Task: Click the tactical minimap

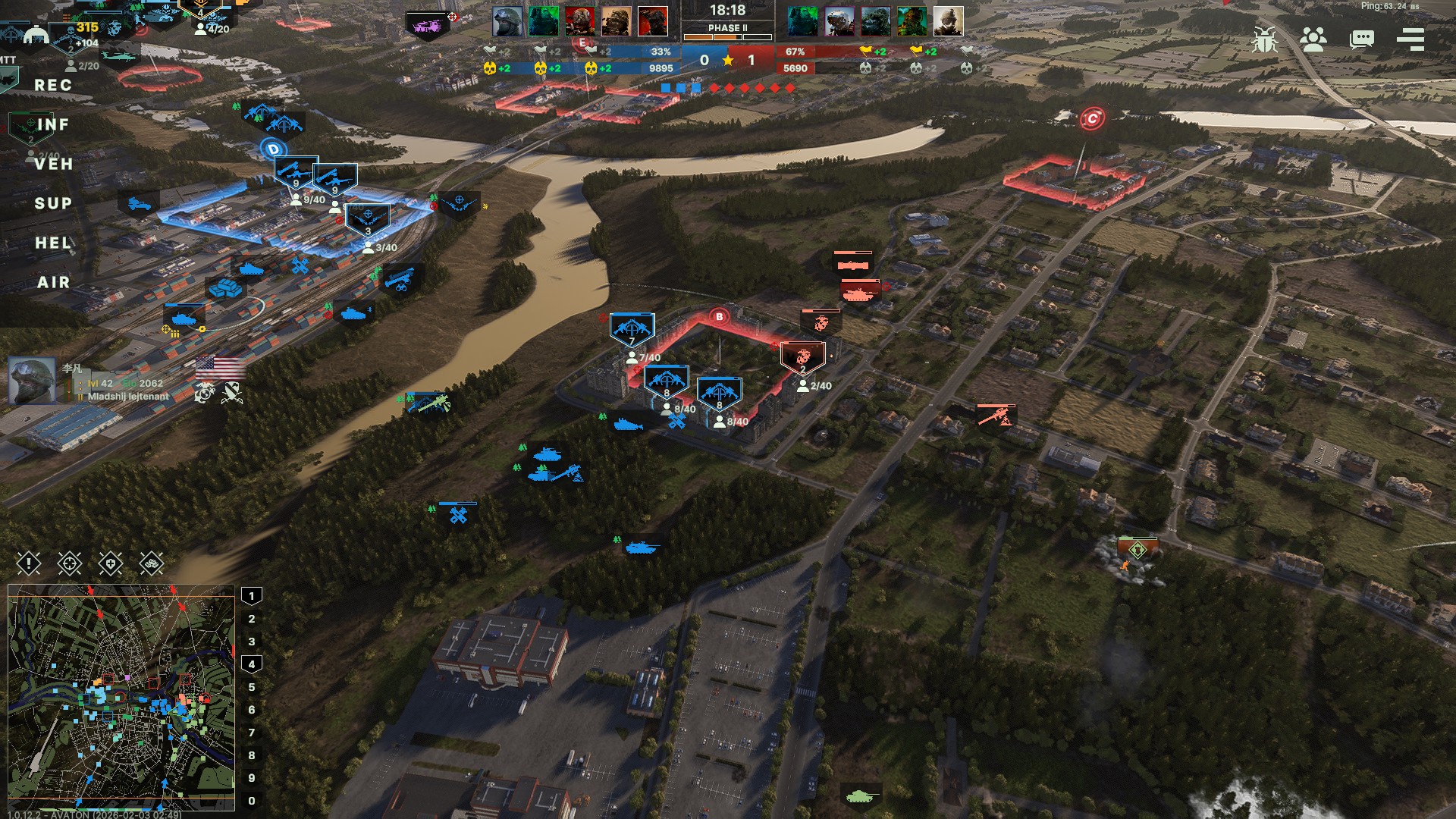Action: 121,698
